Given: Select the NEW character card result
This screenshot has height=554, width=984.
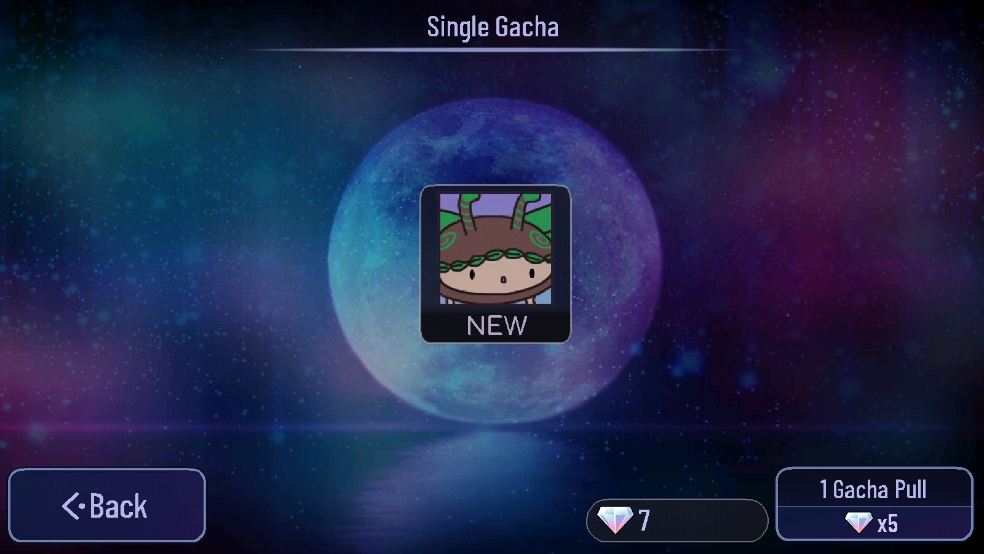Looking at the screenshot, I should pos(495,264).
